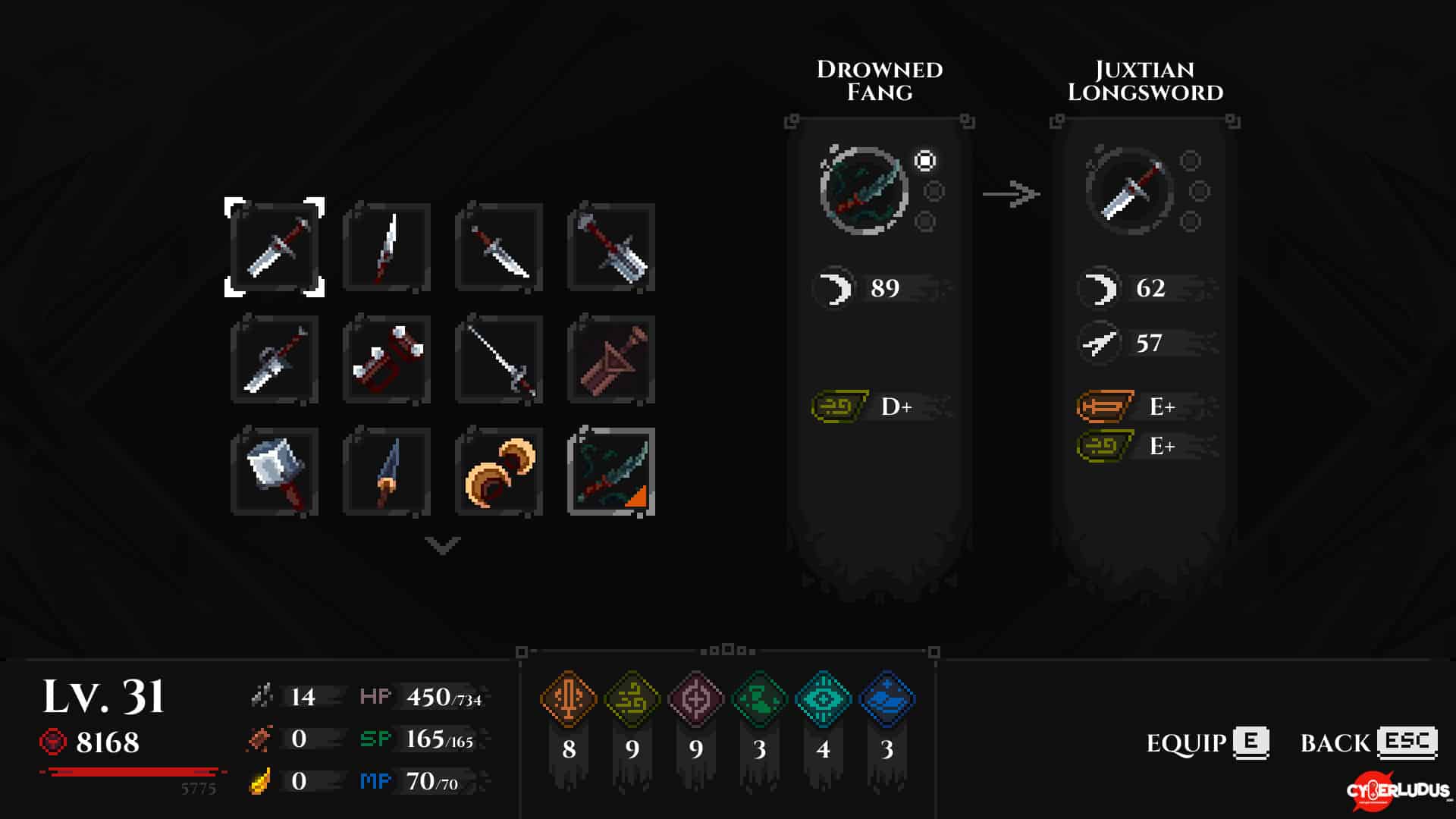Select the Juxtian Longsword inventory slot
This screenshot has width=1456, height=819.
[x=275, y=247]
